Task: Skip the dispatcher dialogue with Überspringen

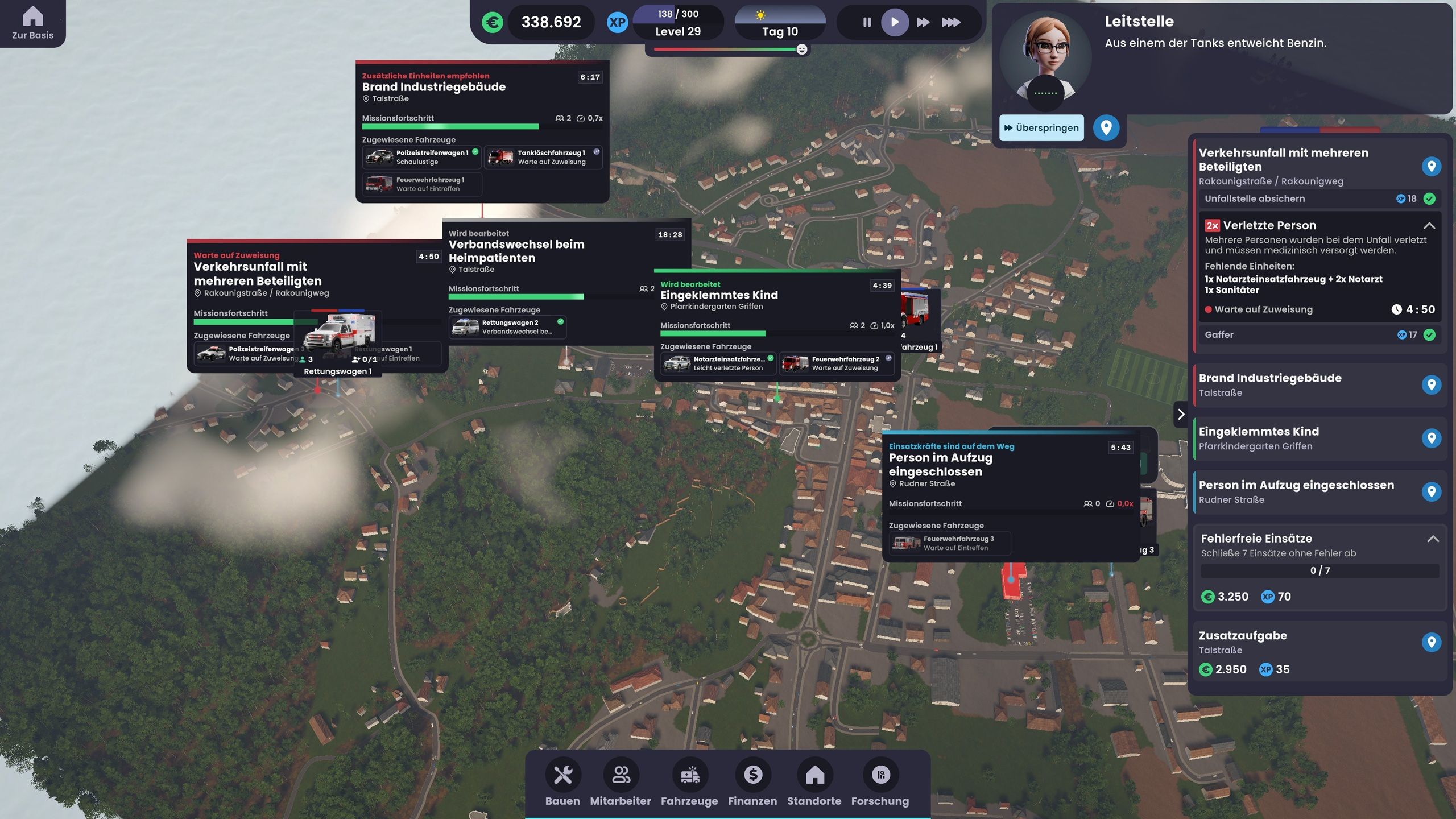Action: (1041, 127)
